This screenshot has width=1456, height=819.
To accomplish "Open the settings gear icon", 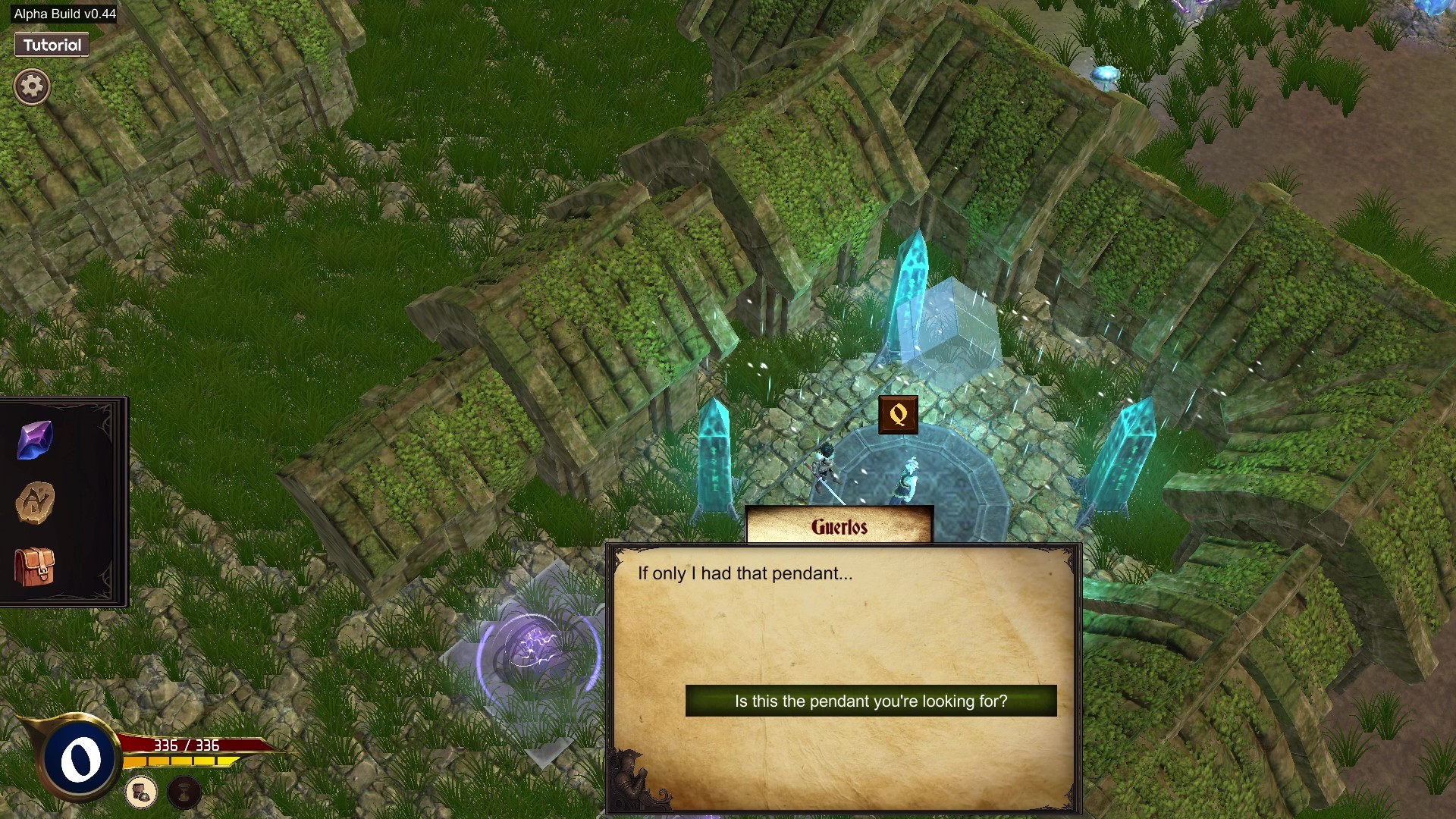I will point(31,86).
